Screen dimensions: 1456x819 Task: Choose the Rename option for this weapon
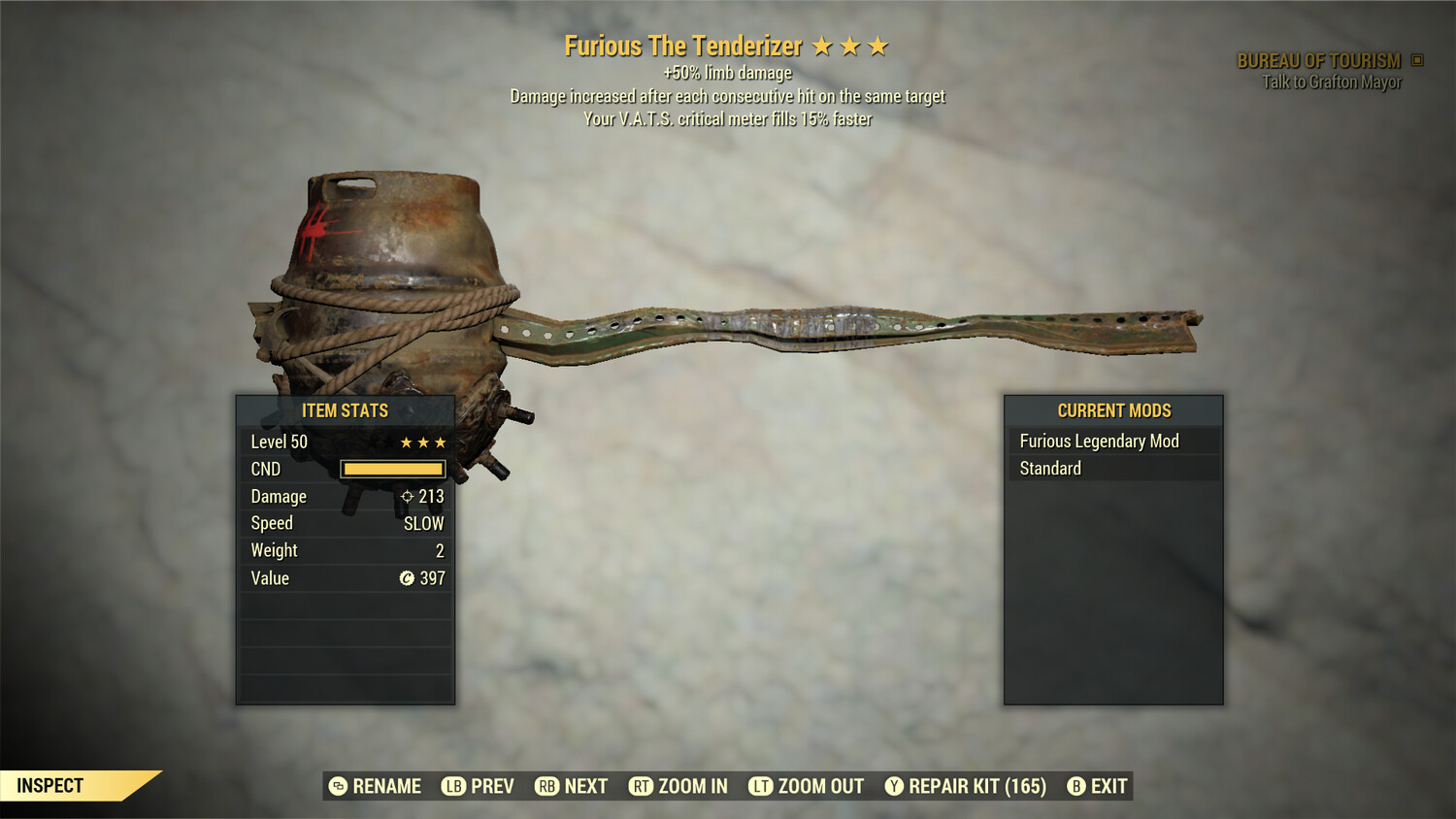point(376,786)
